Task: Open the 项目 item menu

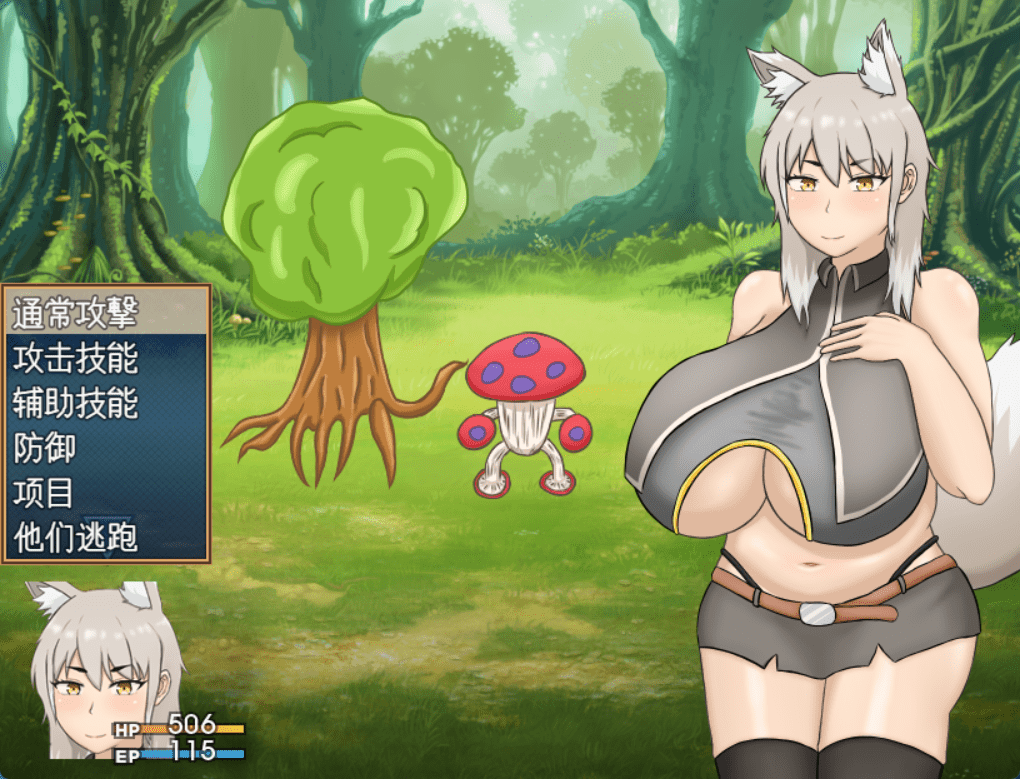Action: click(x=46, y=493)
